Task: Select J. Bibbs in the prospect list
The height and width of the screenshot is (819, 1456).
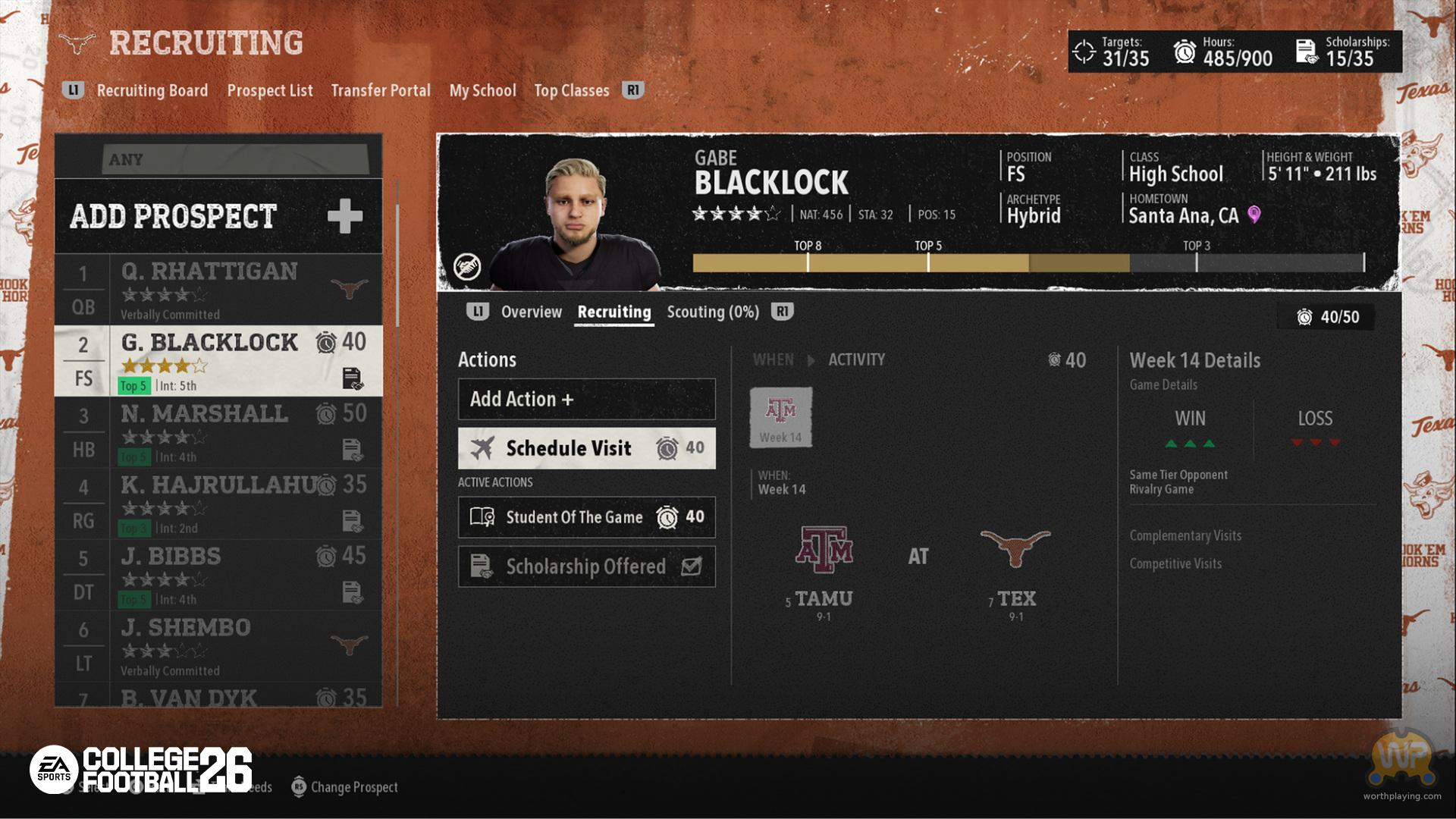Action: (218, 575)
